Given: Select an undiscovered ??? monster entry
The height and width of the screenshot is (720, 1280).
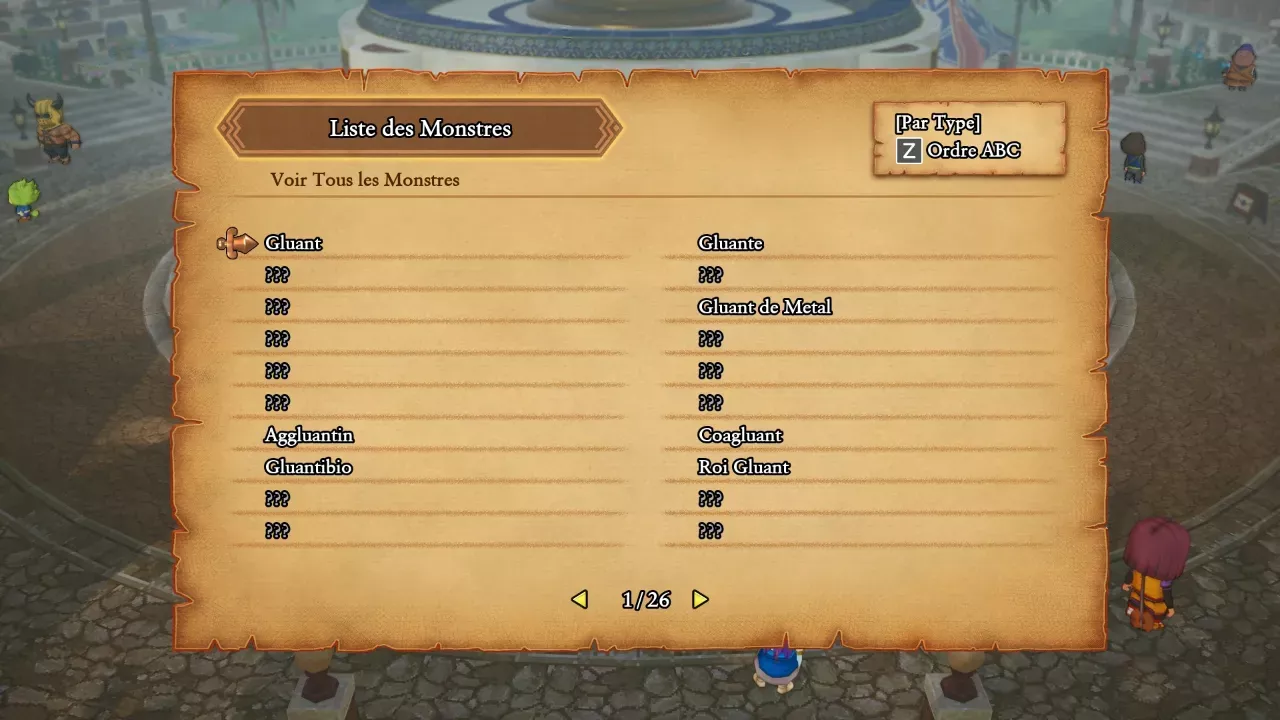Looking at the screenshot, I should click(x=277, y=275).
